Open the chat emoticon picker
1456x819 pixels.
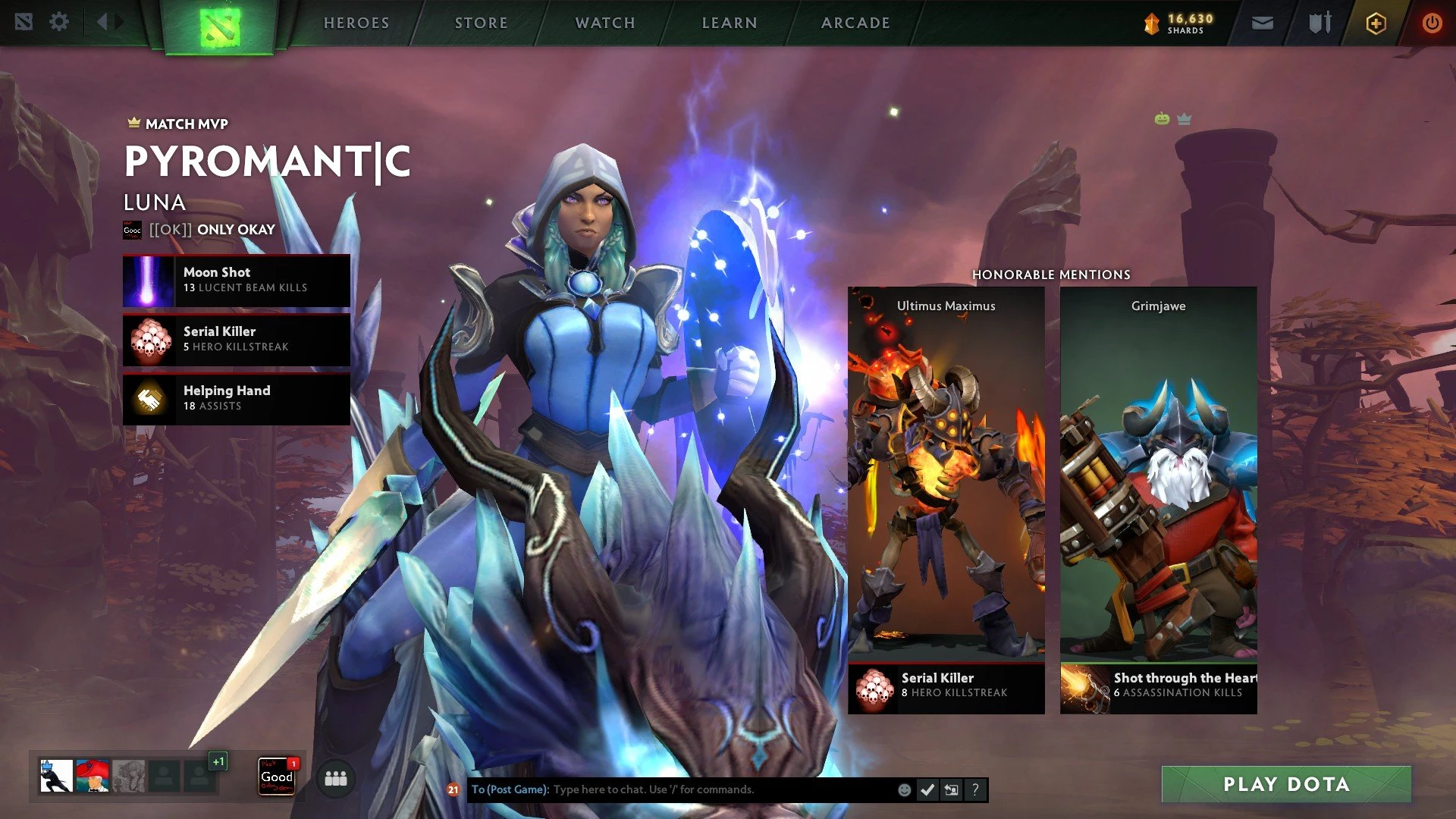904,790
